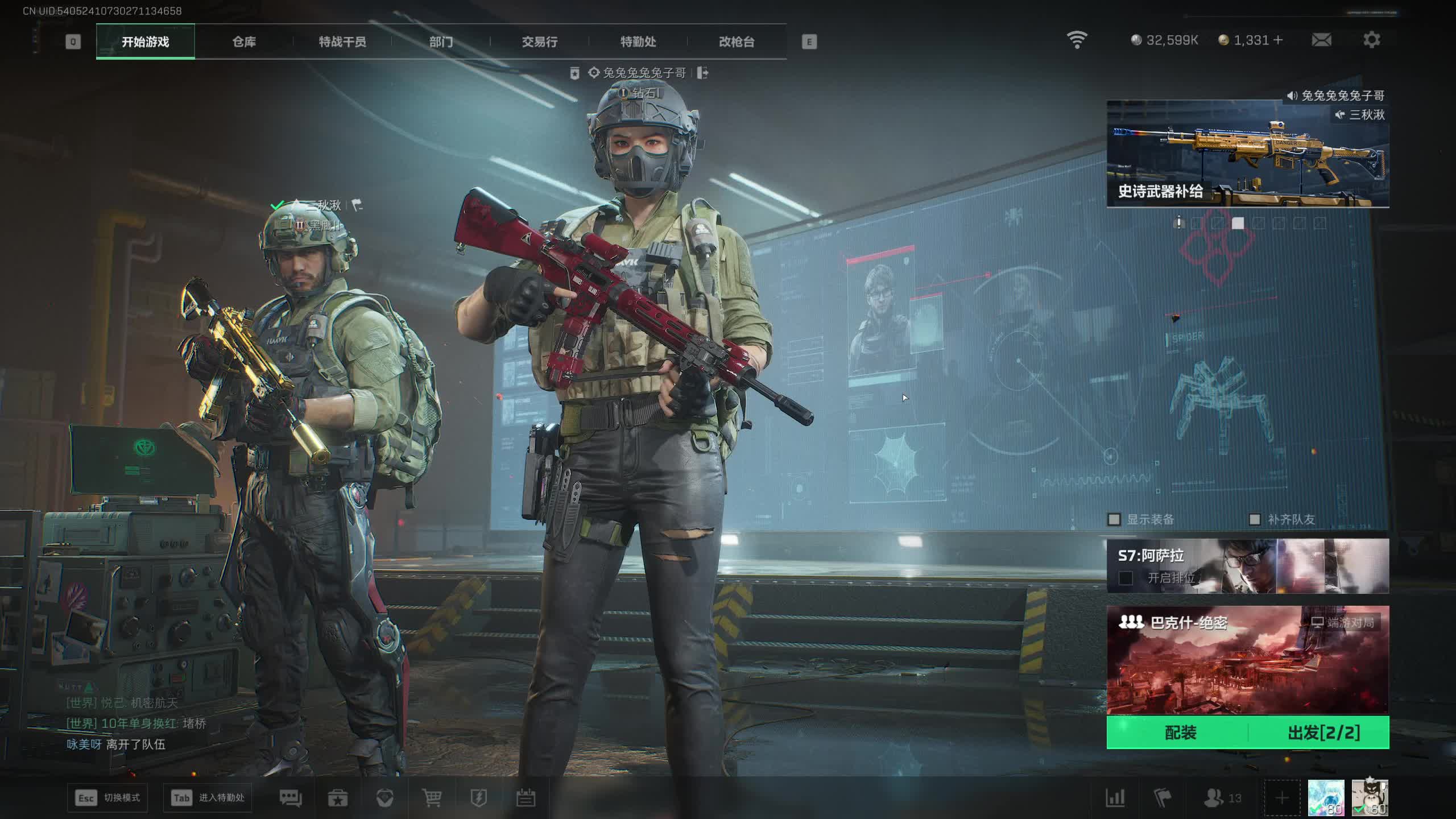
Task: Switch to the 改枪台 tab
Action: click(x=737, y=42)
